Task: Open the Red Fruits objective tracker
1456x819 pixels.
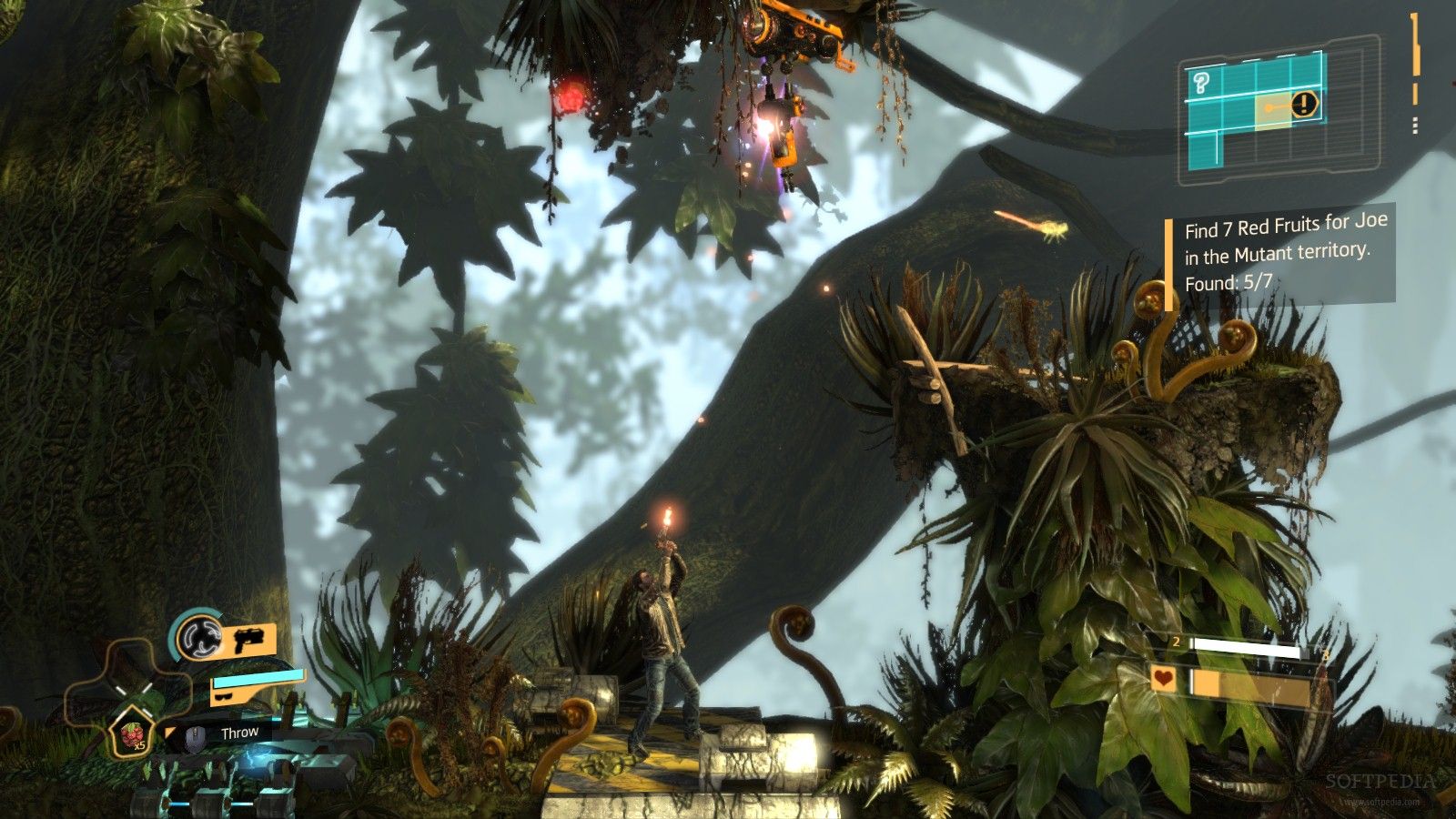Action: (x=1283, y=254)
